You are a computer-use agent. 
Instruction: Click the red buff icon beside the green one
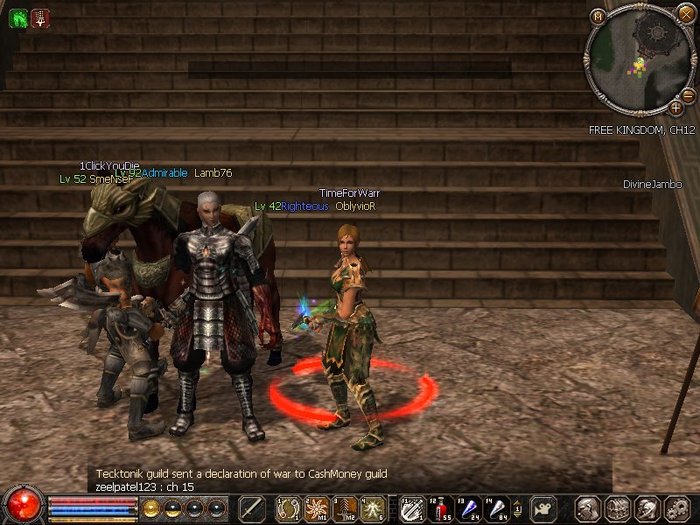(40, 17)
